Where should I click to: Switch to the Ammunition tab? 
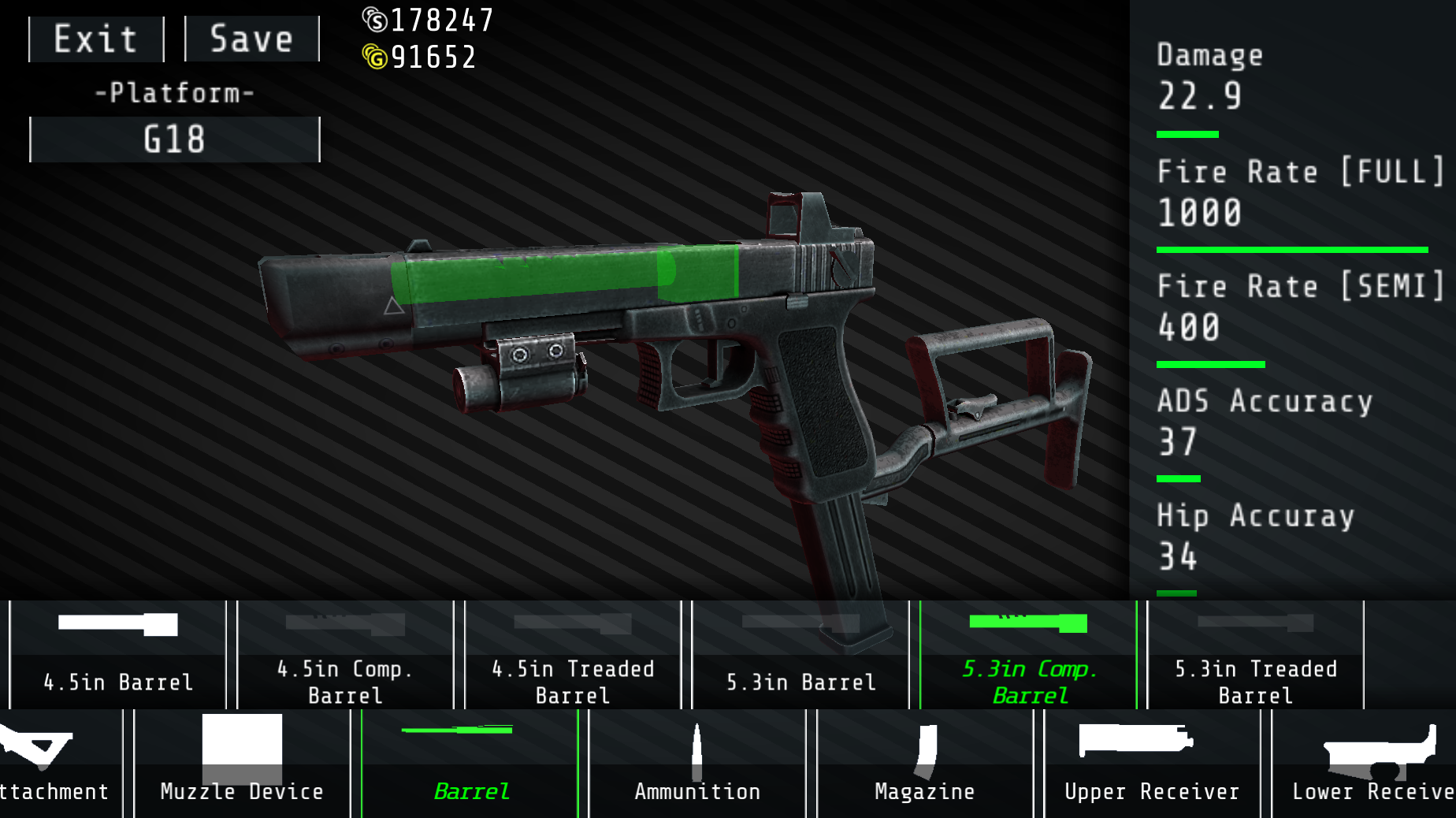[696, 791]
